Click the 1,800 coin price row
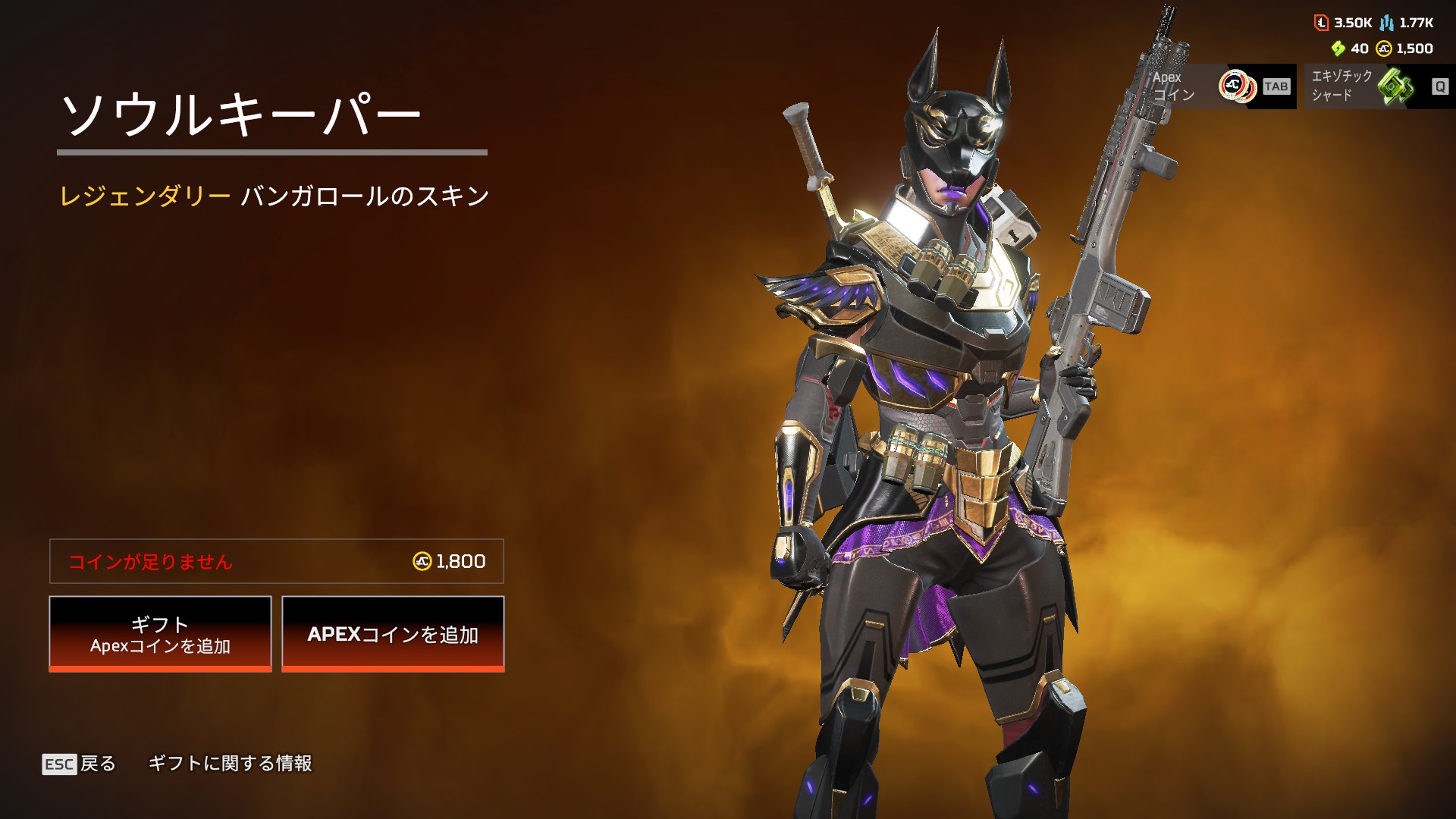This screenshot has height=819, width=1456. (x=277, y=561)
